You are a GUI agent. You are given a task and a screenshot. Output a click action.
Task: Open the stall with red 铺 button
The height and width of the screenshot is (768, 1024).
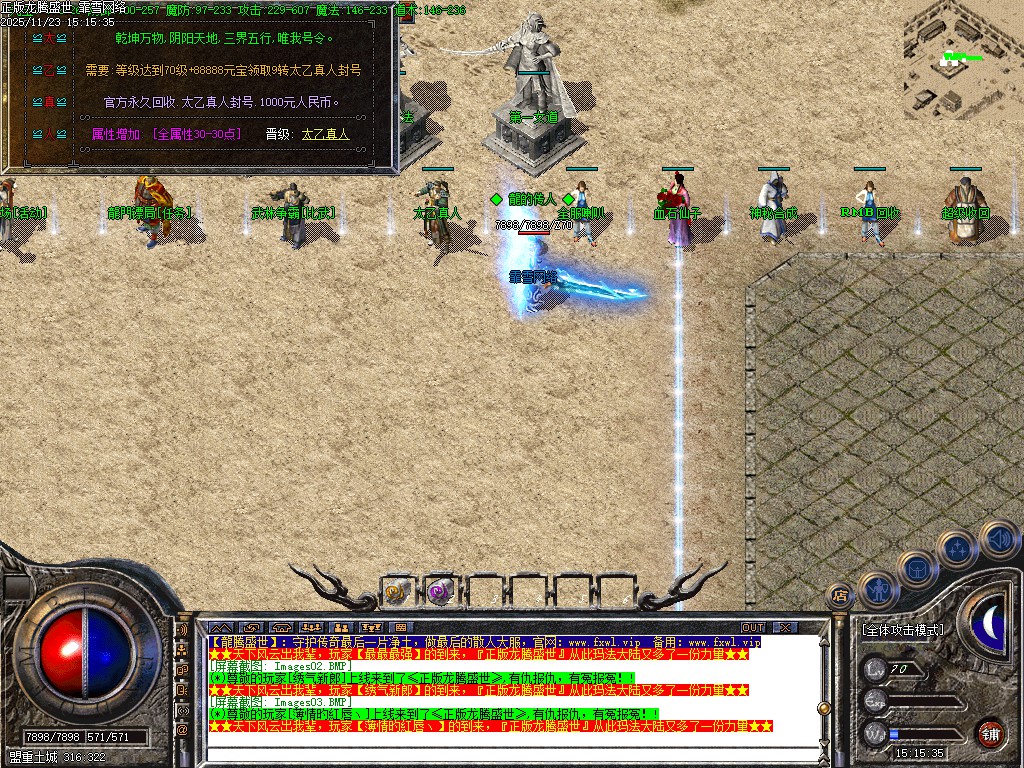[990, 733]
